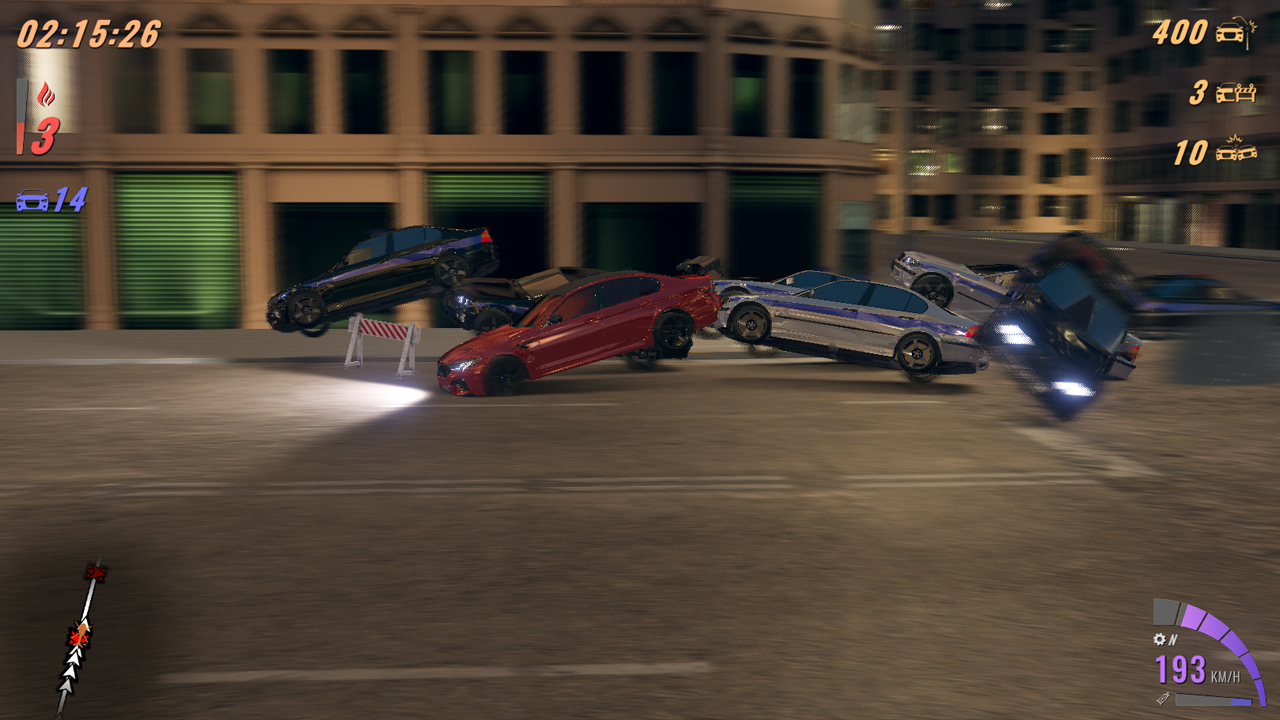This screenshot has width=1280, height=720.
Task: Click the gear wheel icon on the speedometer
Action: tap(1159, 639)
